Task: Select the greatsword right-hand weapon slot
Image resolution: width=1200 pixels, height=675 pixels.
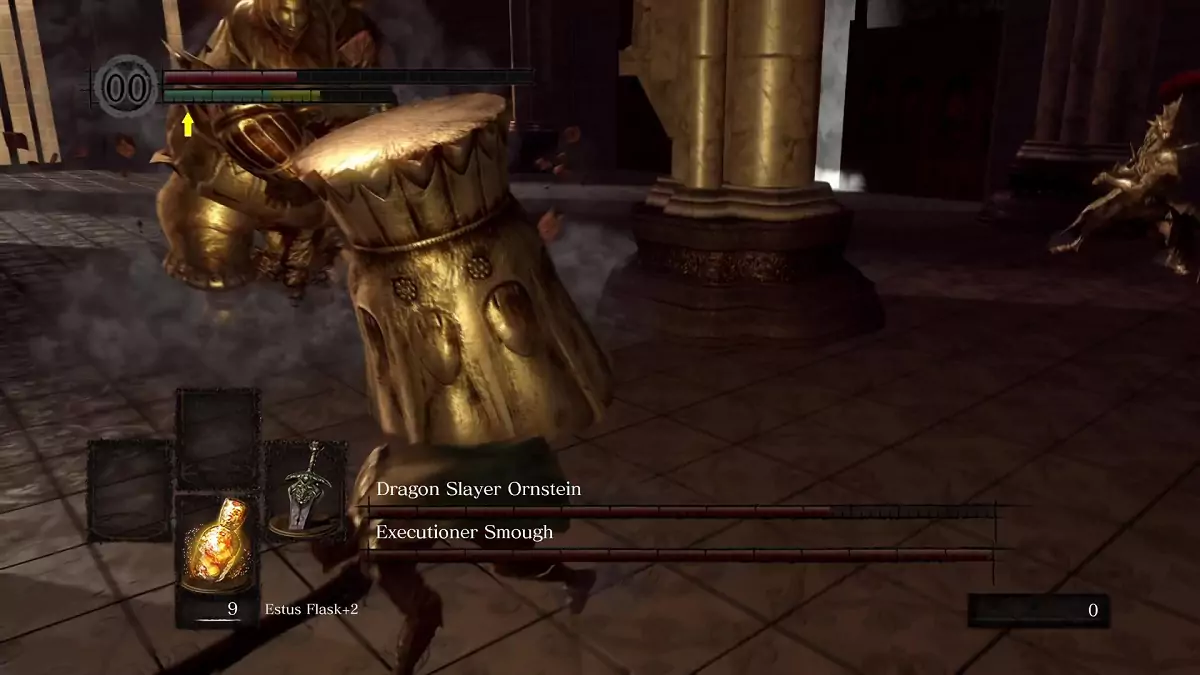Action: tap(304, 490)
